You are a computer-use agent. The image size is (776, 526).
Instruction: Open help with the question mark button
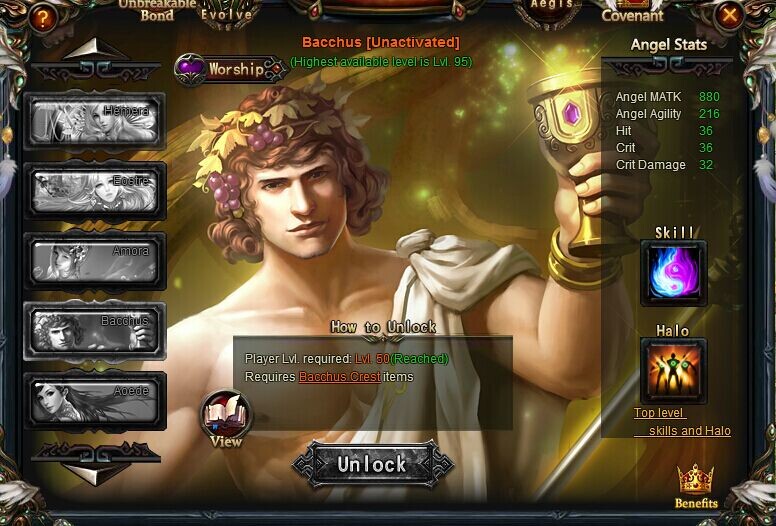(x=42, y=16)
